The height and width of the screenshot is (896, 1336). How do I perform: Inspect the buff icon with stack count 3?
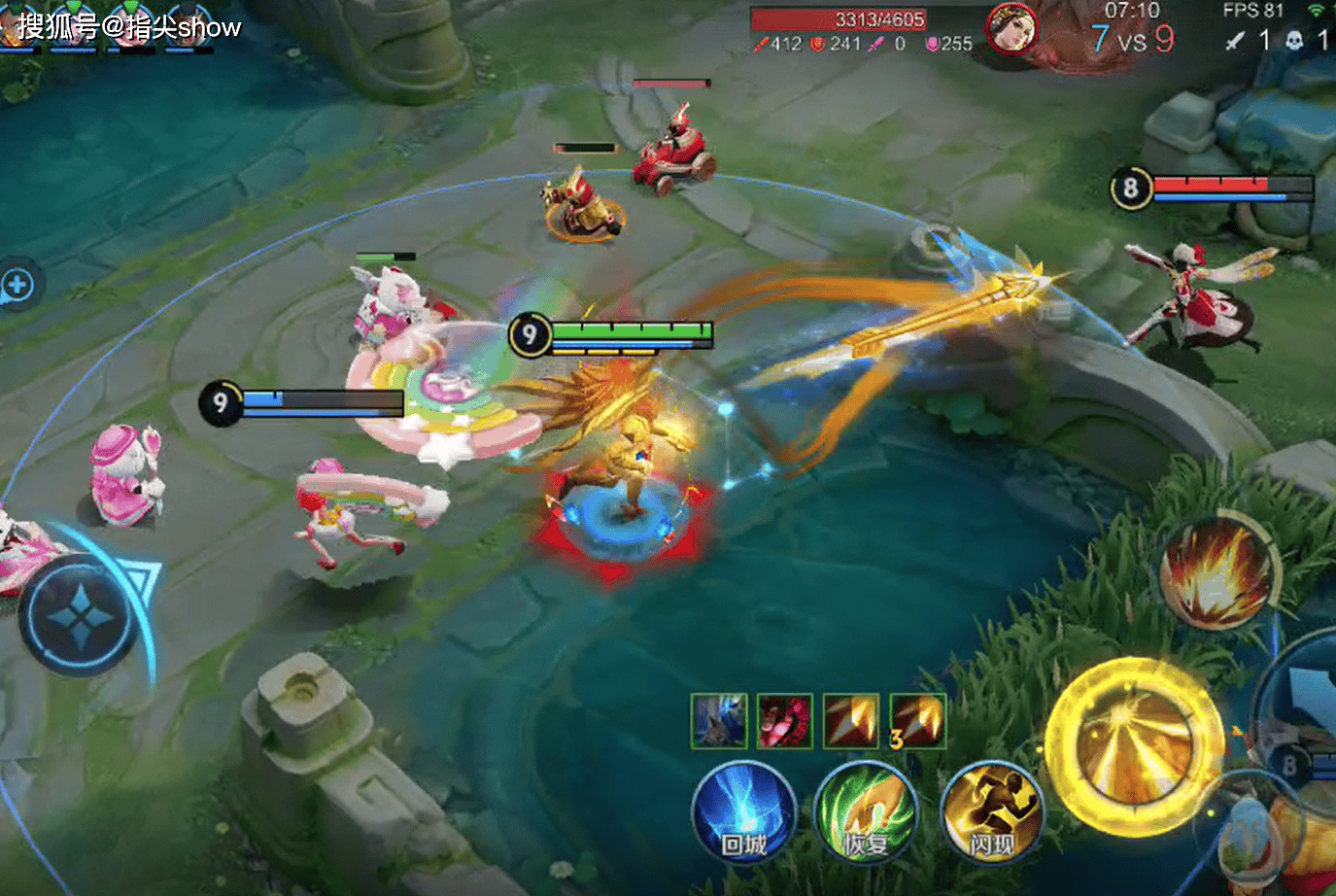pyautogui.click(x=917, y=721)
